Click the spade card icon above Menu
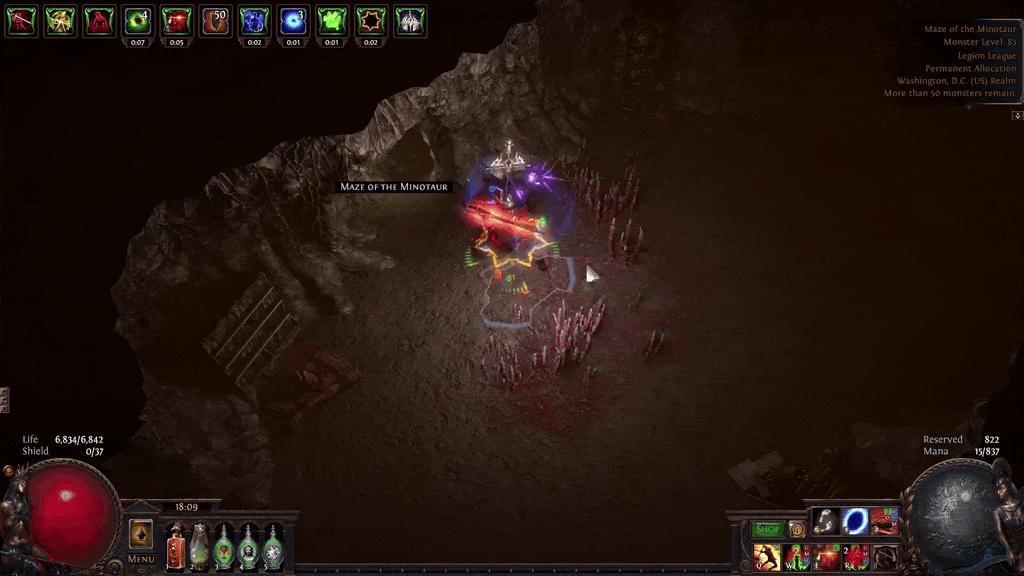1024x576 pixels. 141,532
